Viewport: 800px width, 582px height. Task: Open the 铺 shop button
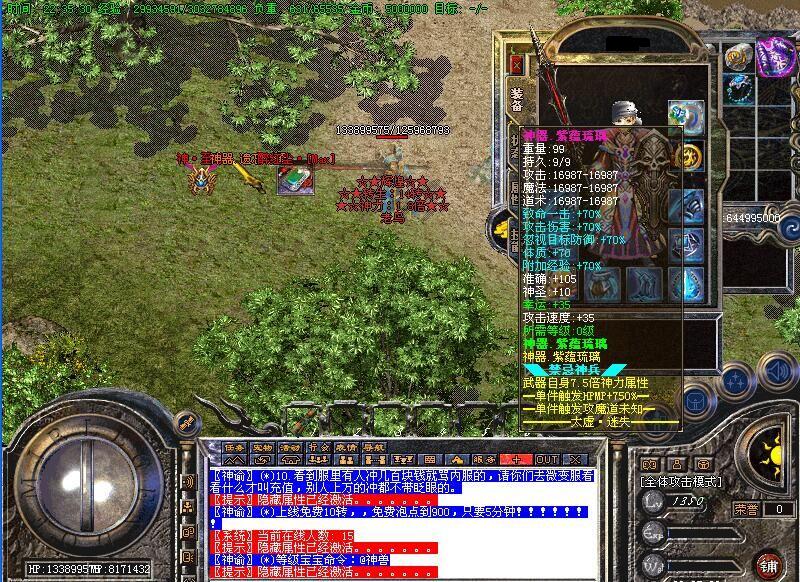click(768, 564)
